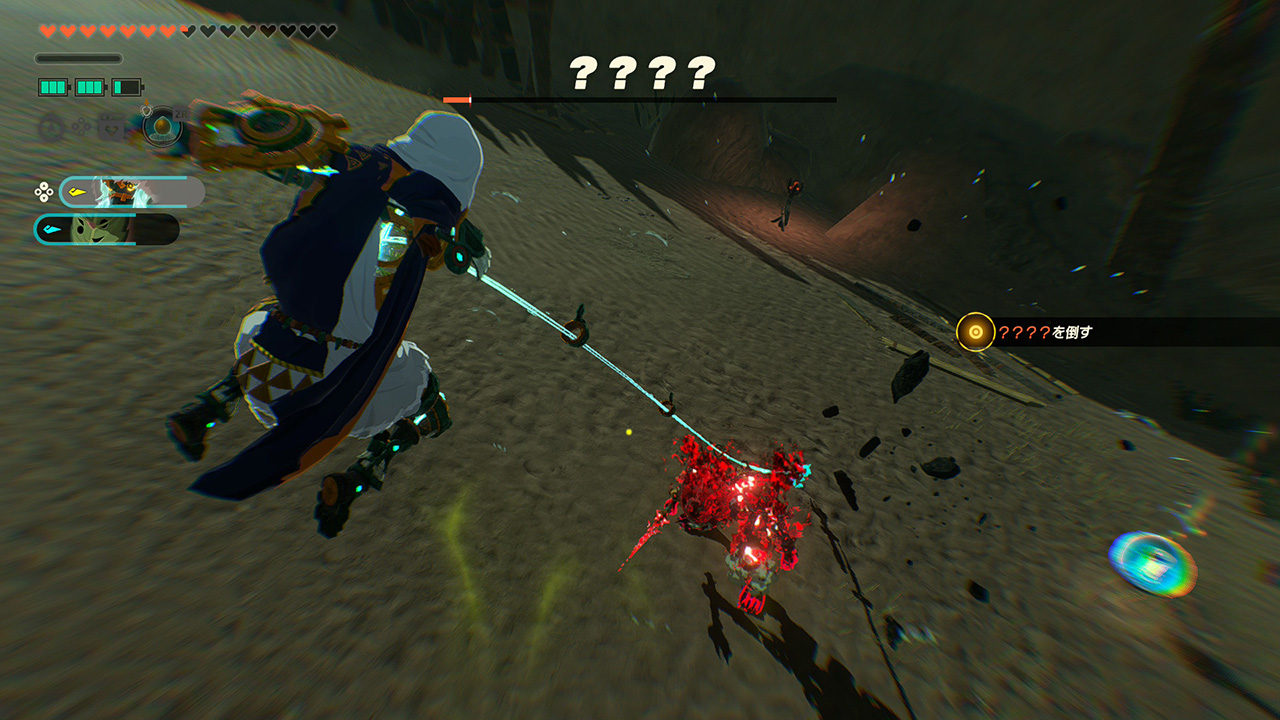Choose the green masked sage panel
Viewport: 1280px width, 720px height.
coord(107,229)
